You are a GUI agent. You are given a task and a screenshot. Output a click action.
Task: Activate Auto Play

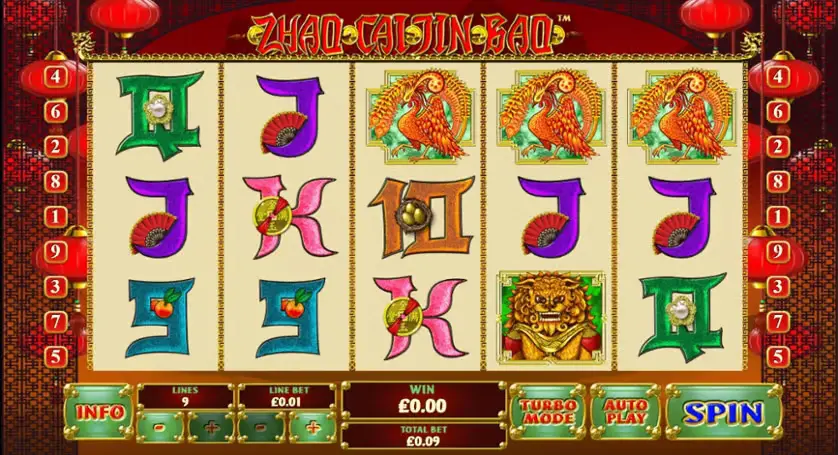623,411
